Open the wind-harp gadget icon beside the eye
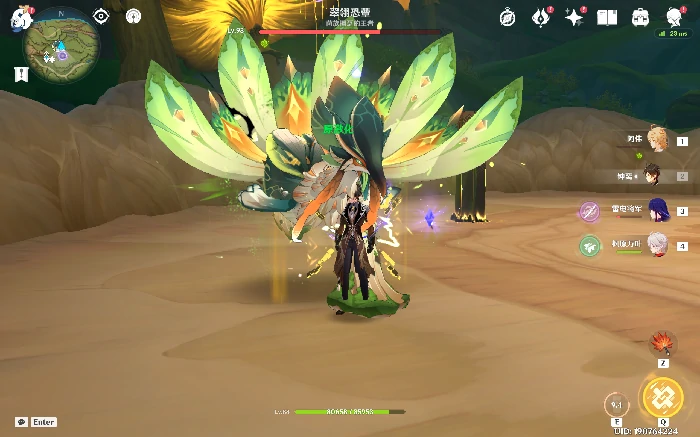Screen dimensions: 700x437 click(134, 16)
